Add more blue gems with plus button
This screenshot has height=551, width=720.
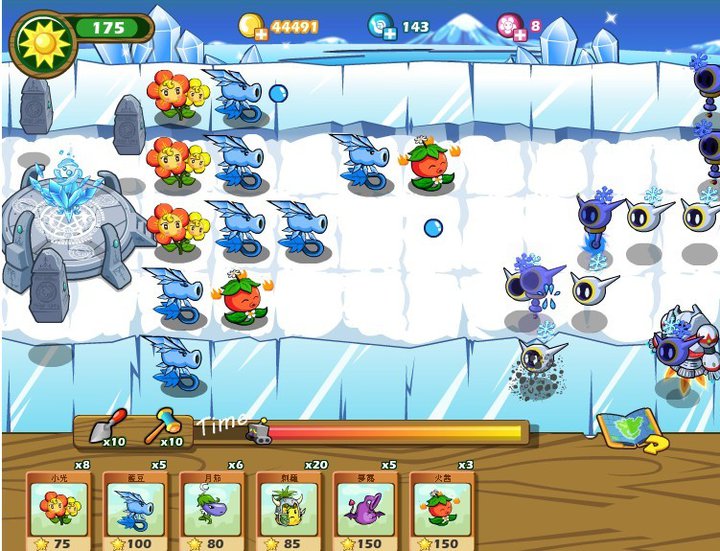pyautogui.click(x=388, y=34)
